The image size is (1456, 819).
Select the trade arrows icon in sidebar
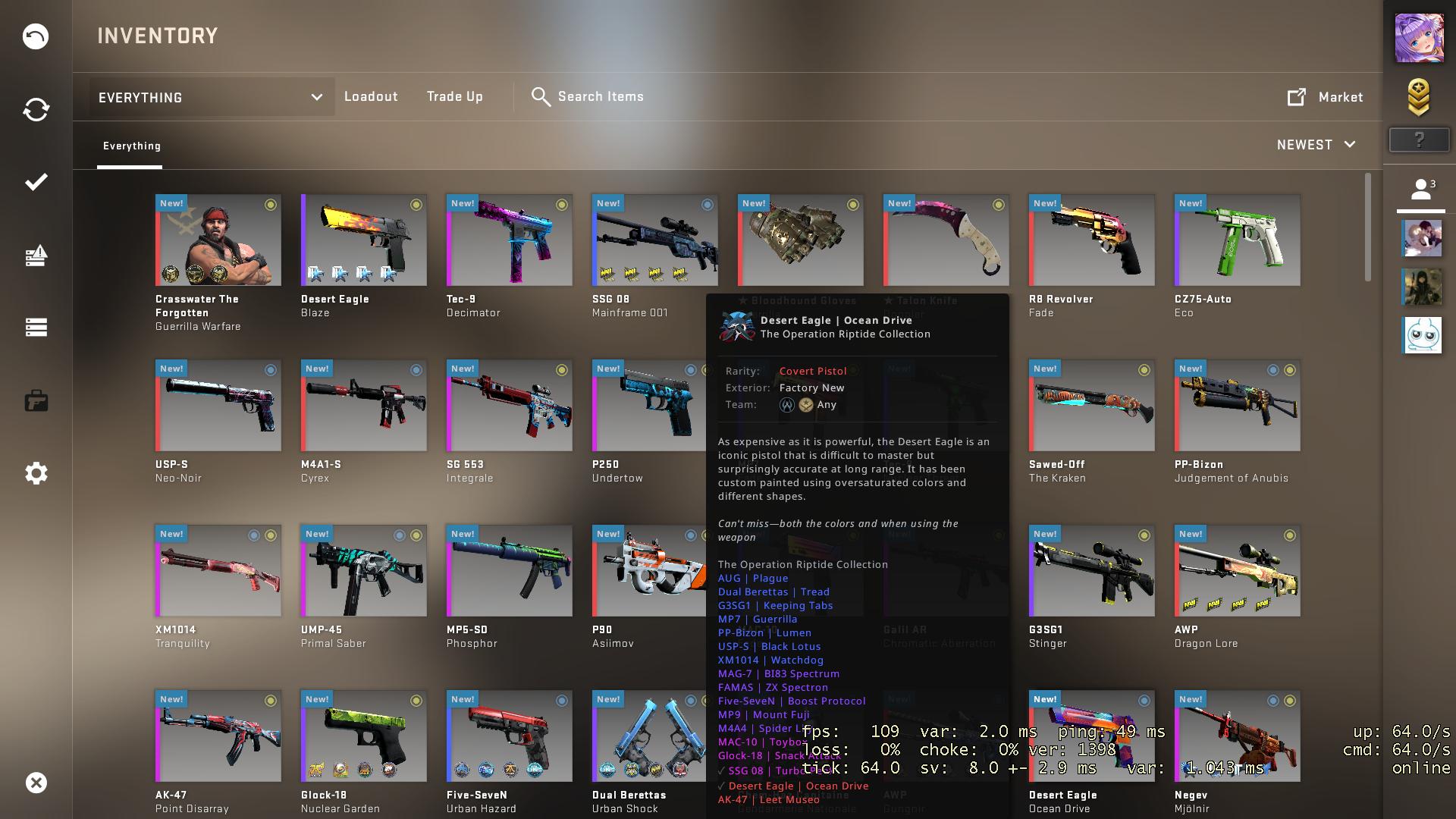(x=35, y=109)
